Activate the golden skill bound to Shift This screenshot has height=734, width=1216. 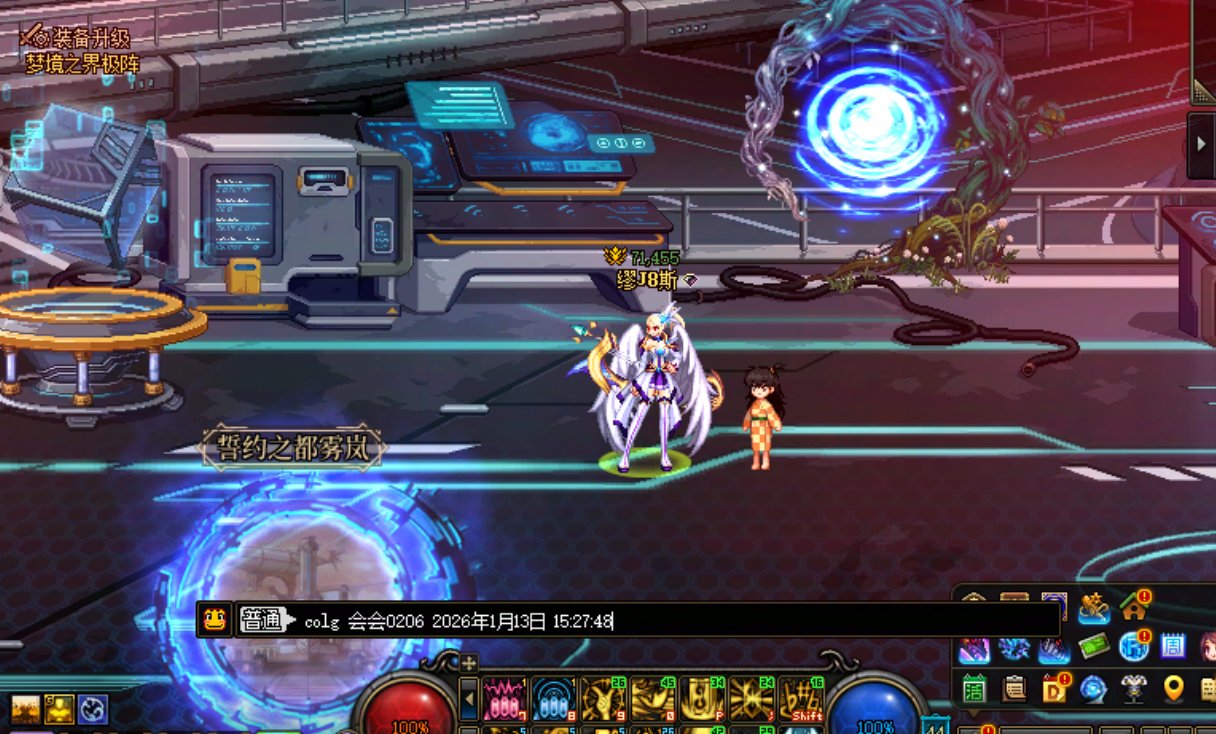coord(801,698)
